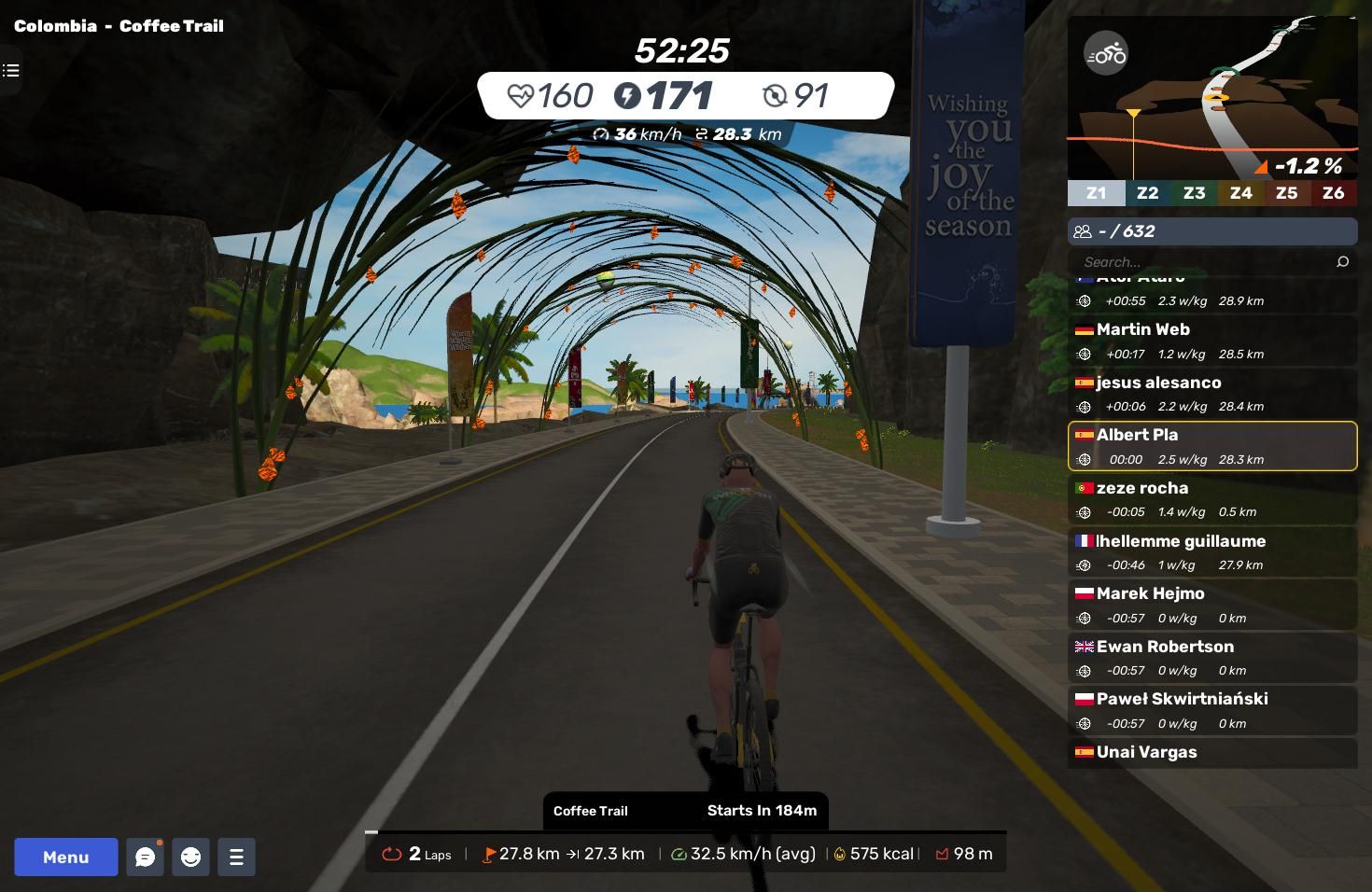The height and width of the screenshot is (892, 1372).
Task: Click the magnifier search icon
Action: 1342,262
